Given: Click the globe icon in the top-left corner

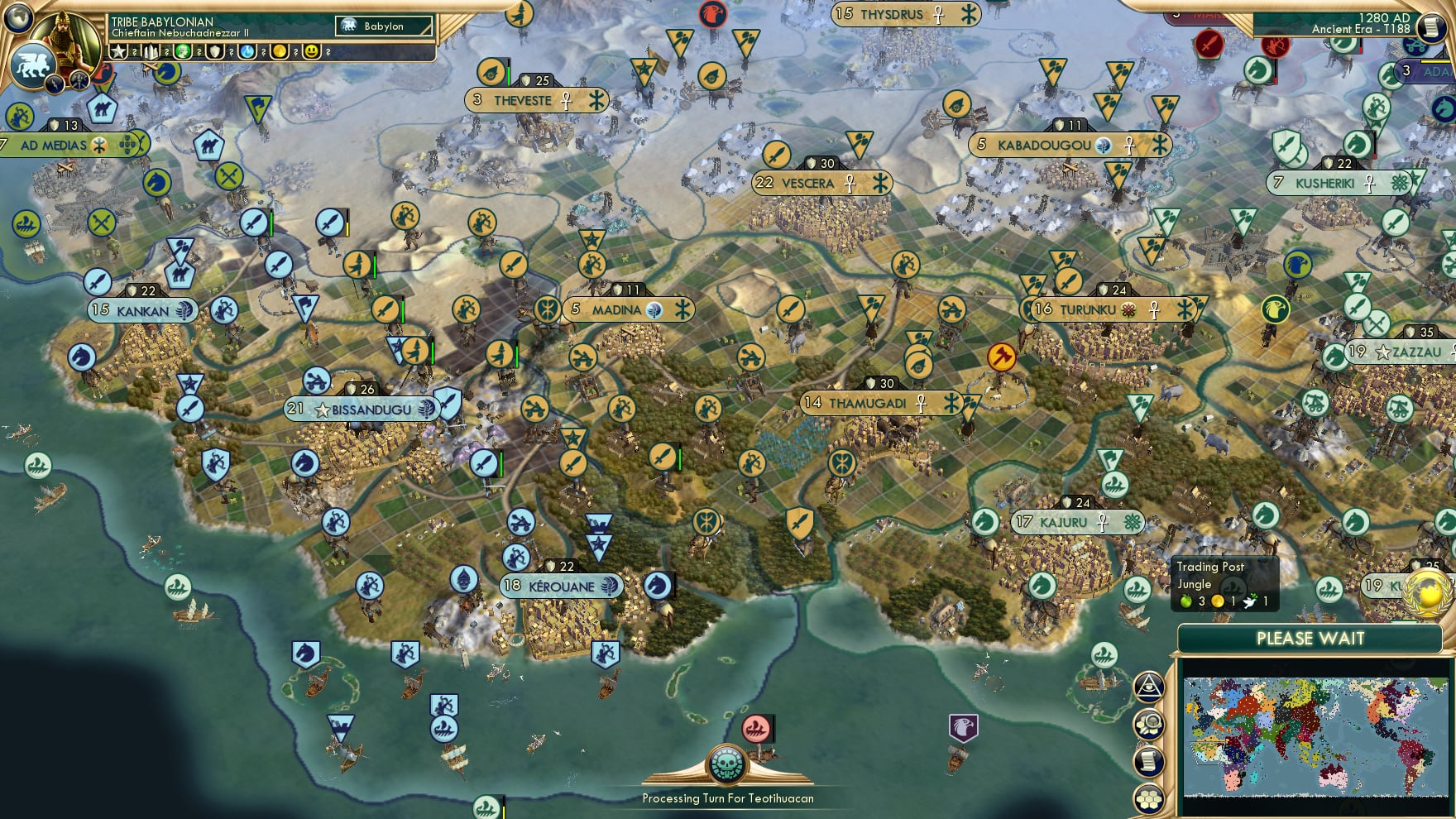Looking at the screenshot, I should click(18, 18).
